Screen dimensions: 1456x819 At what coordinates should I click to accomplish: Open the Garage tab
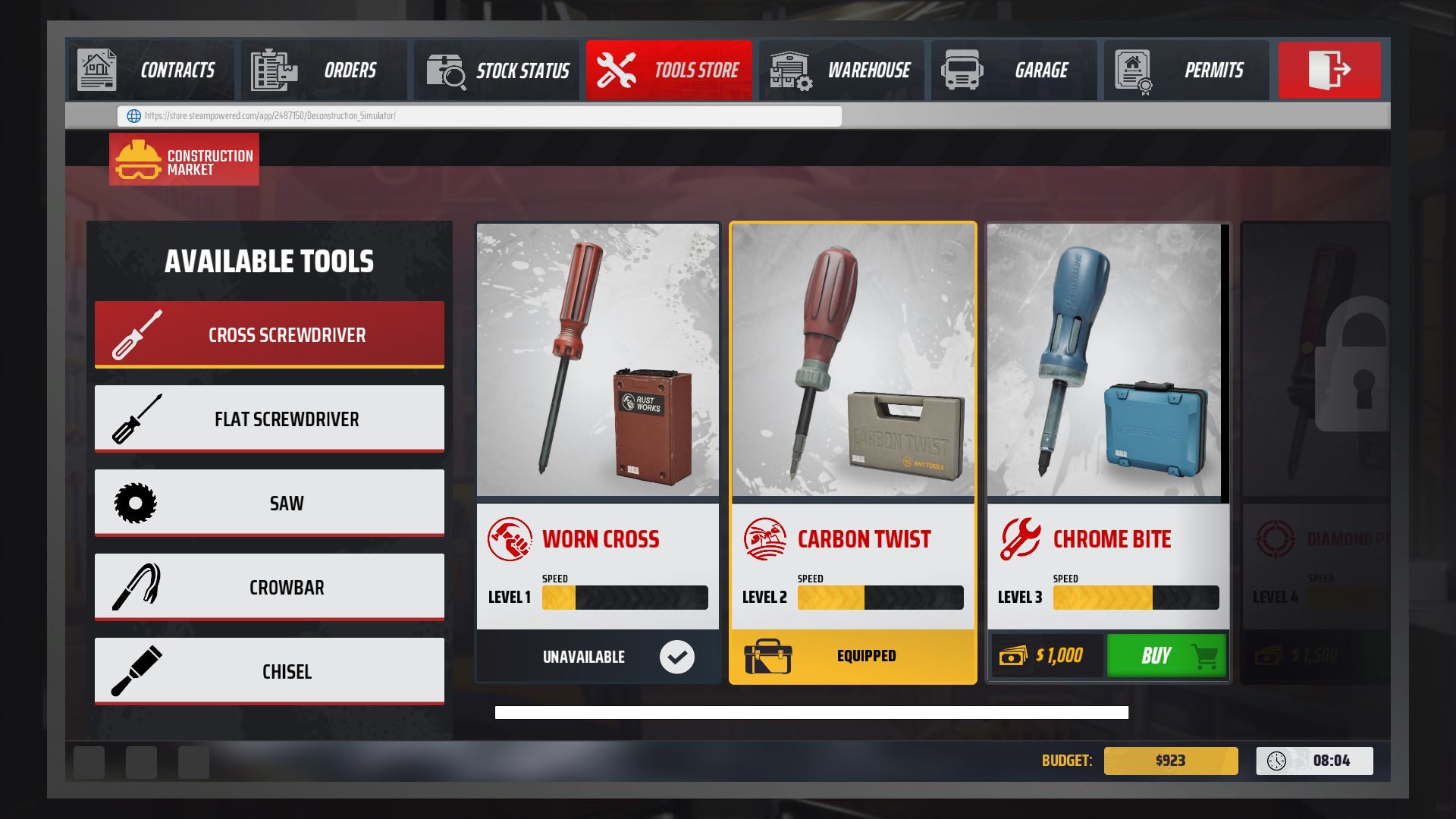coord(1013,71)
